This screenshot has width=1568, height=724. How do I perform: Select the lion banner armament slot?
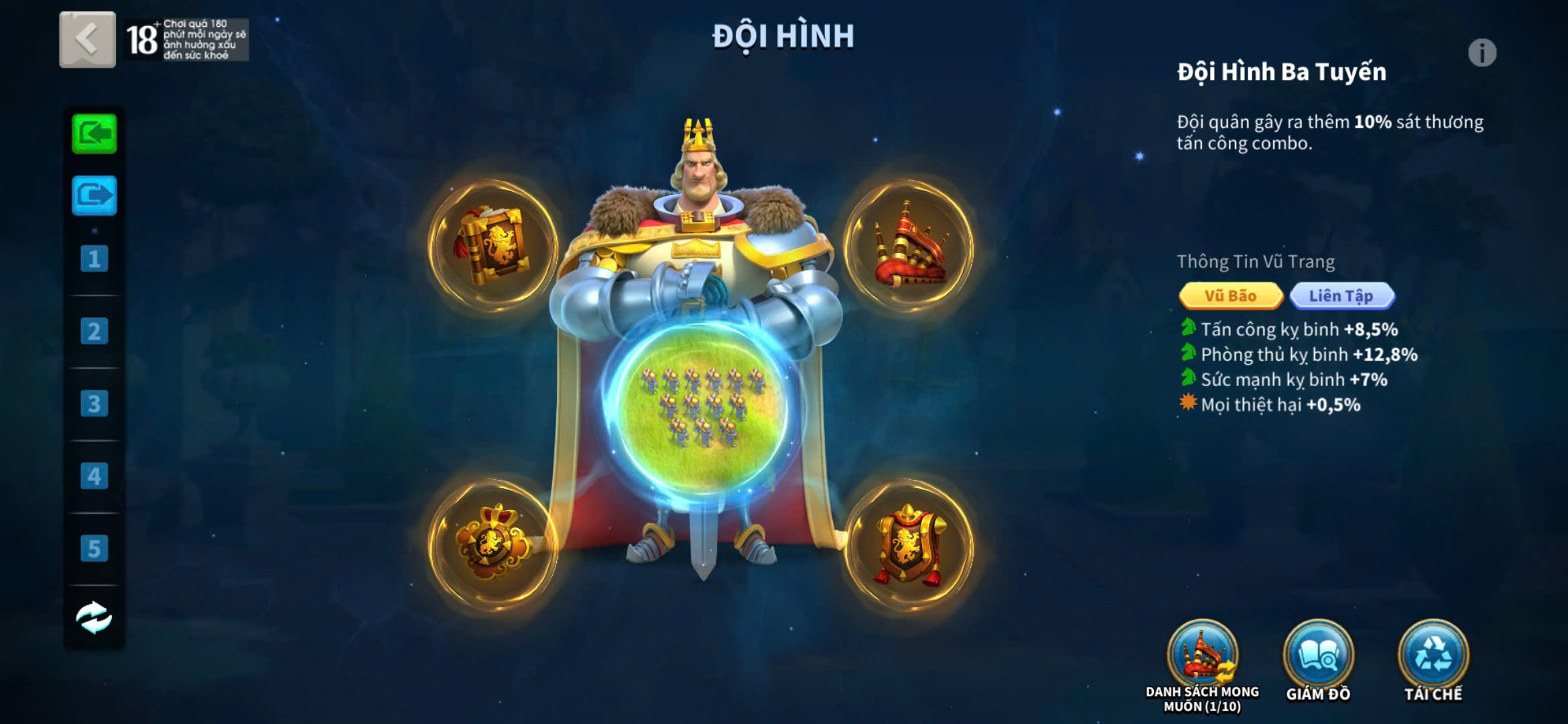(909, 544)
